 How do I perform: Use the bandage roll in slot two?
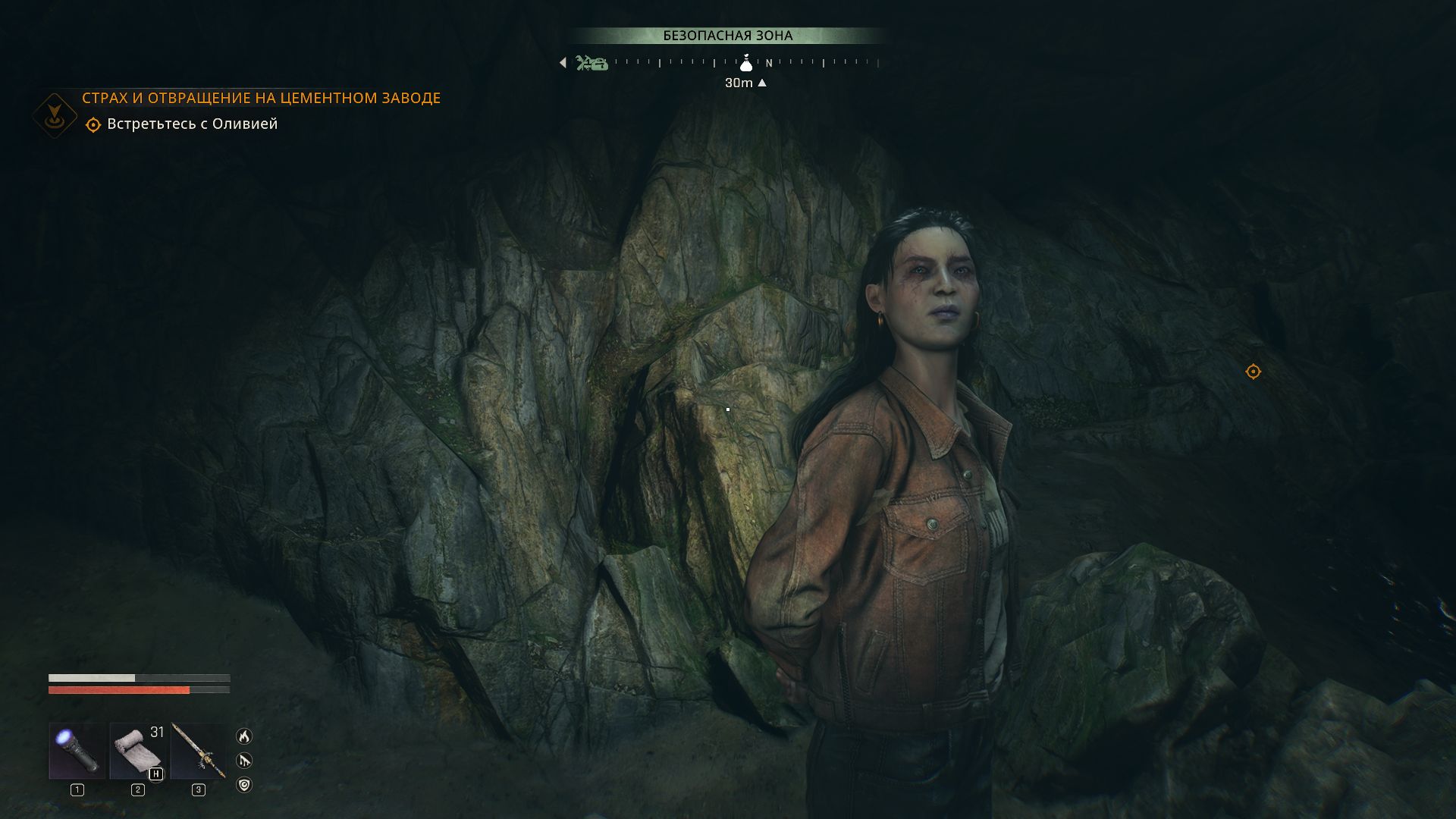137,751
